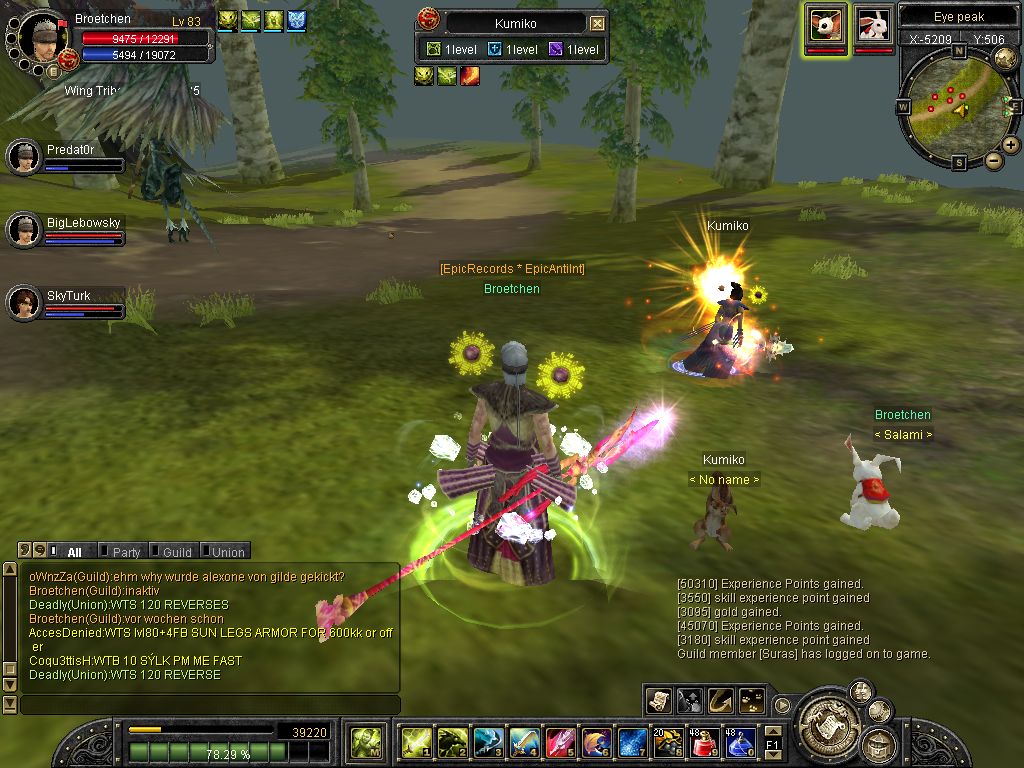Switch to the Guild chat tab
Viewport: 1024px width, 768px height.
pyautogui.click(x=177, y=552)
